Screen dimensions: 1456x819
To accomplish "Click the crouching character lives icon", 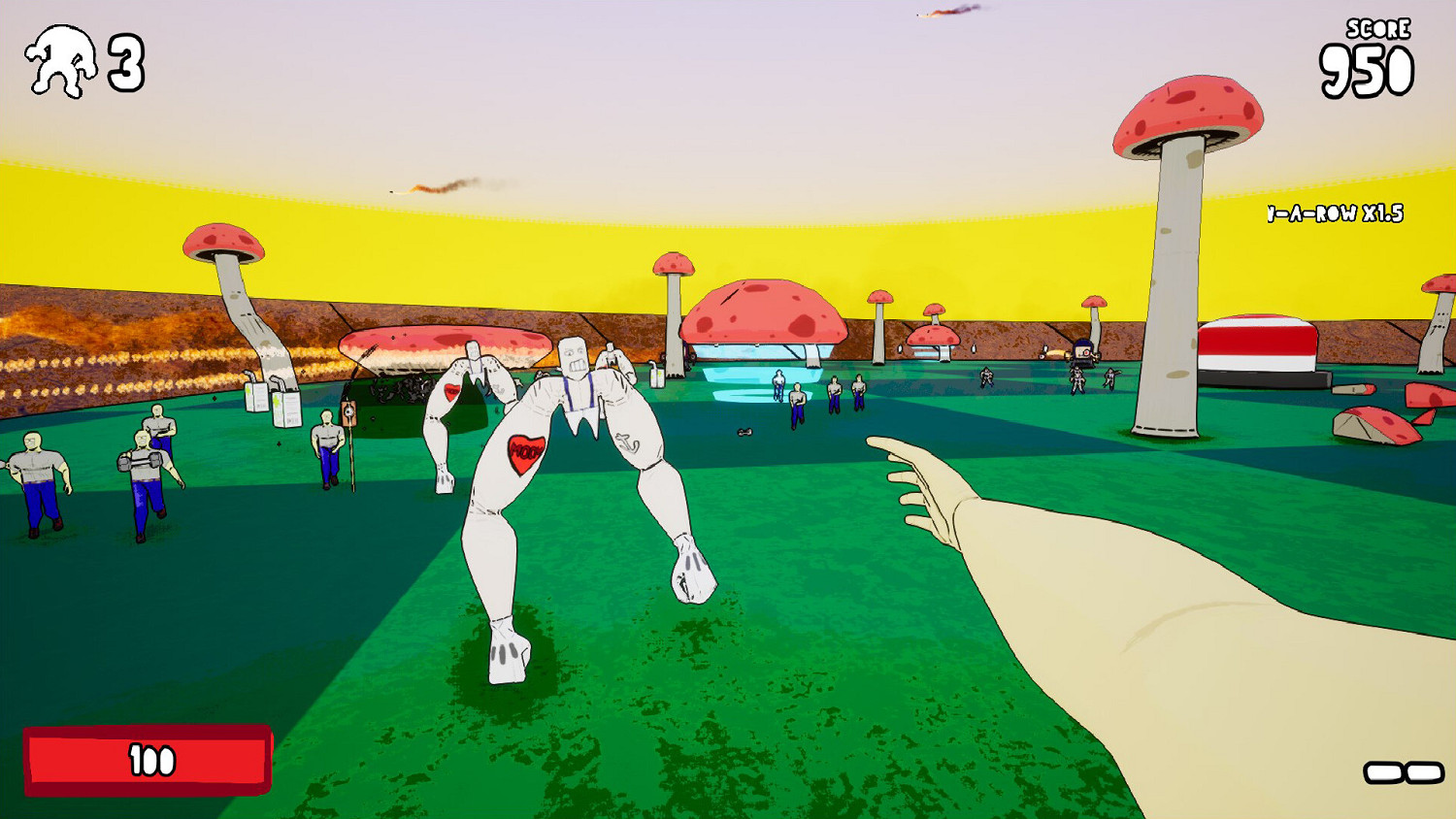I will (63, 61).
